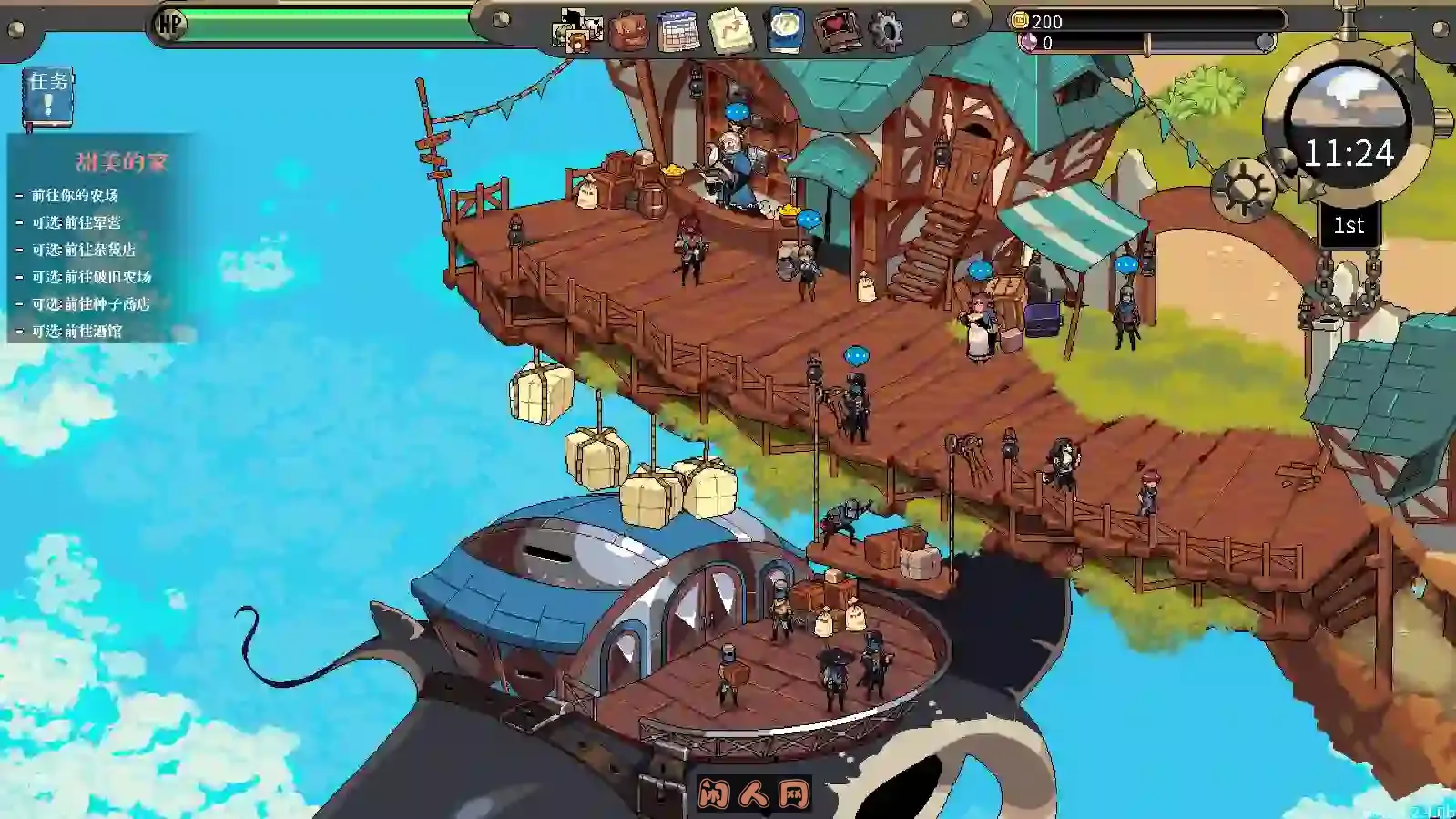Open the brown backpack inventory
The width and height of the screenshot is (1456, 819).
(x=628, y=31)
